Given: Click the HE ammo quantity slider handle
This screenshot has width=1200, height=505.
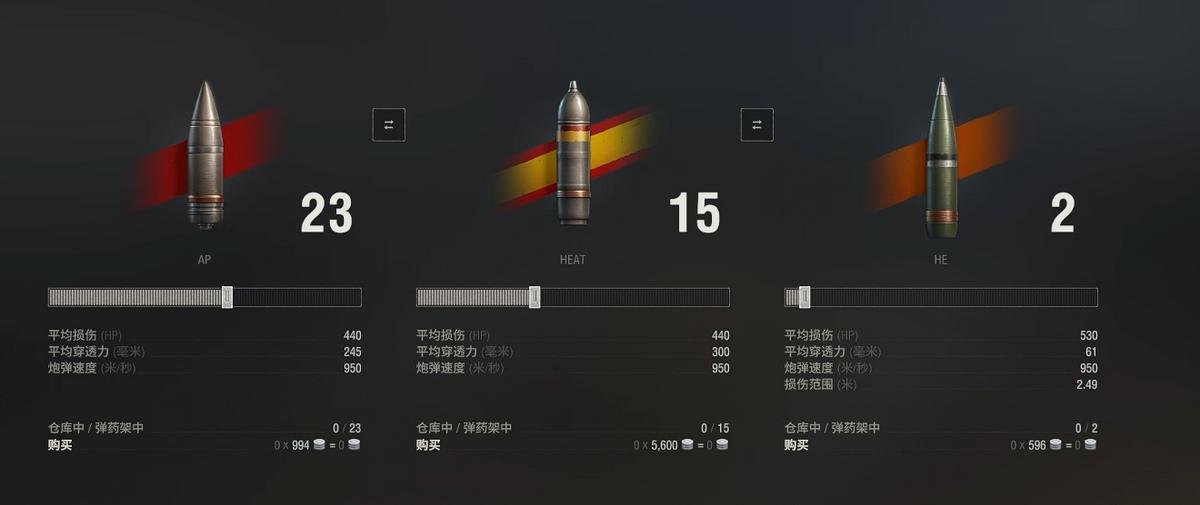Looking at the screenshot, I should [804, 297].
